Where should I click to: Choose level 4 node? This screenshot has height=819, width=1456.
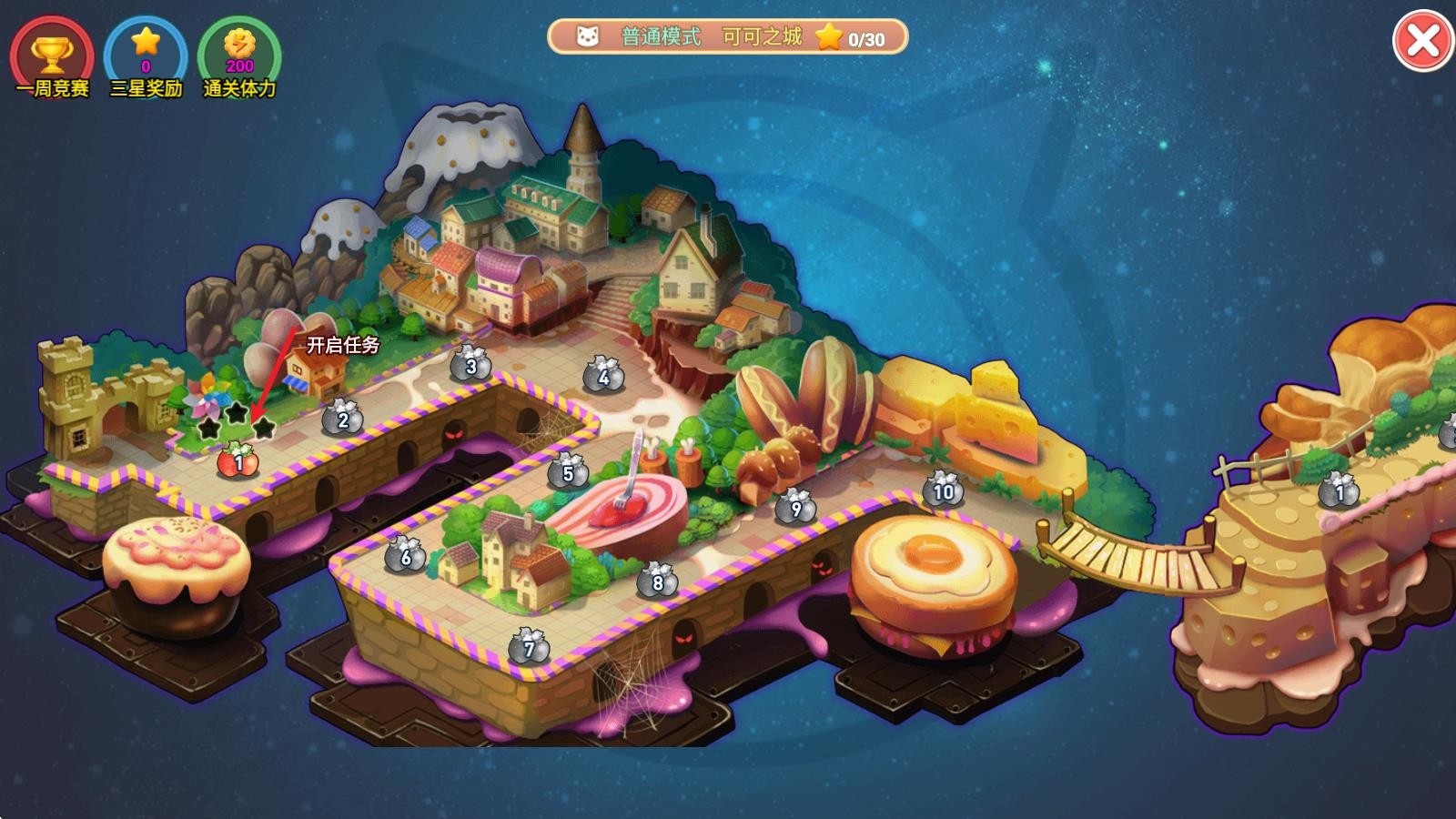tap(602, 374)
